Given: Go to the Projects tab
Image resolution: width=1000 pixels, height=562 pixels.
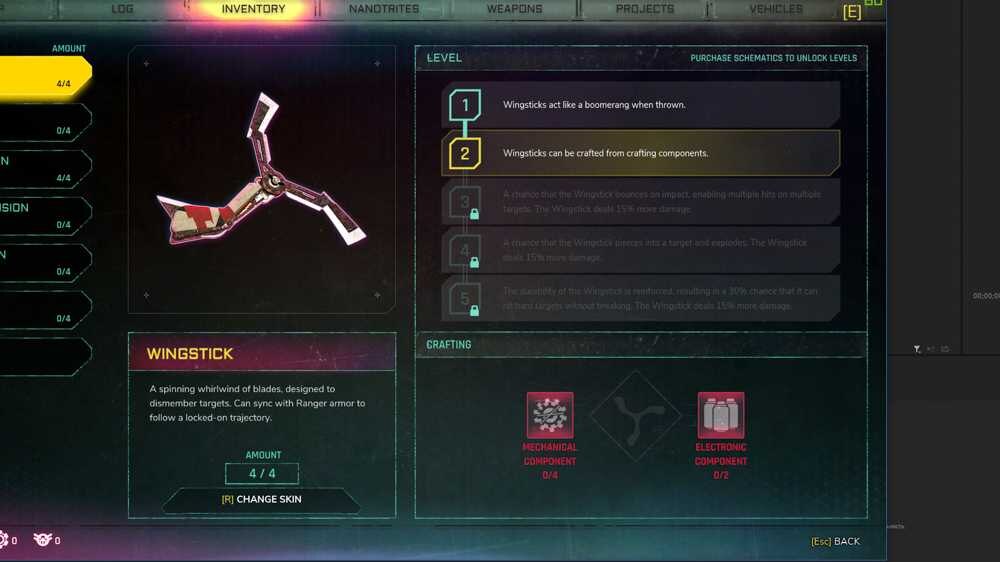Looking at the screenshot, I should [645, 9].
